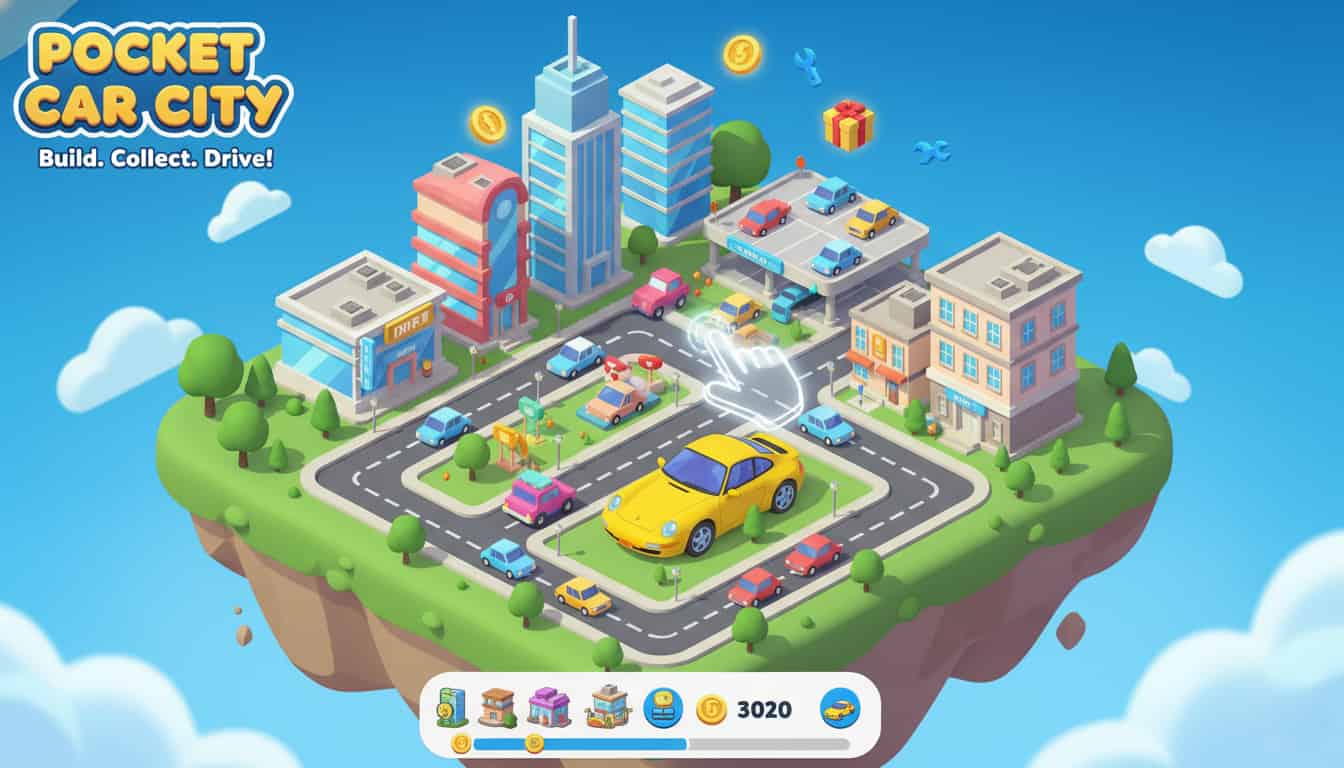Screen dimensions: 1344x768
Task: Select the brown house icon in the toolbar
Action: coord(495,707)
